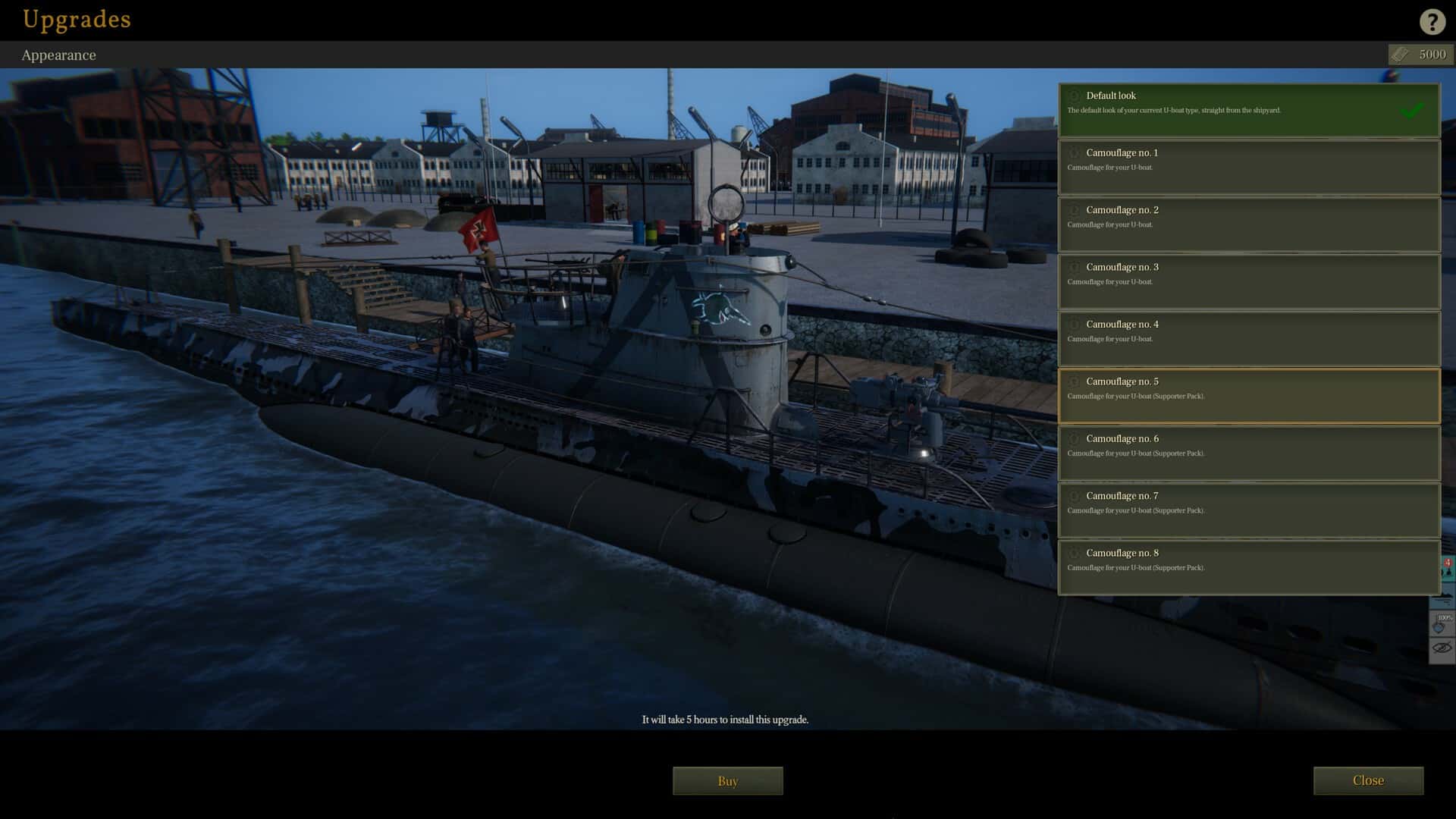Viewport: 1456px width, 819px height.
Task: Open the red notification badge showing 4
Action: coord(1447,562)
